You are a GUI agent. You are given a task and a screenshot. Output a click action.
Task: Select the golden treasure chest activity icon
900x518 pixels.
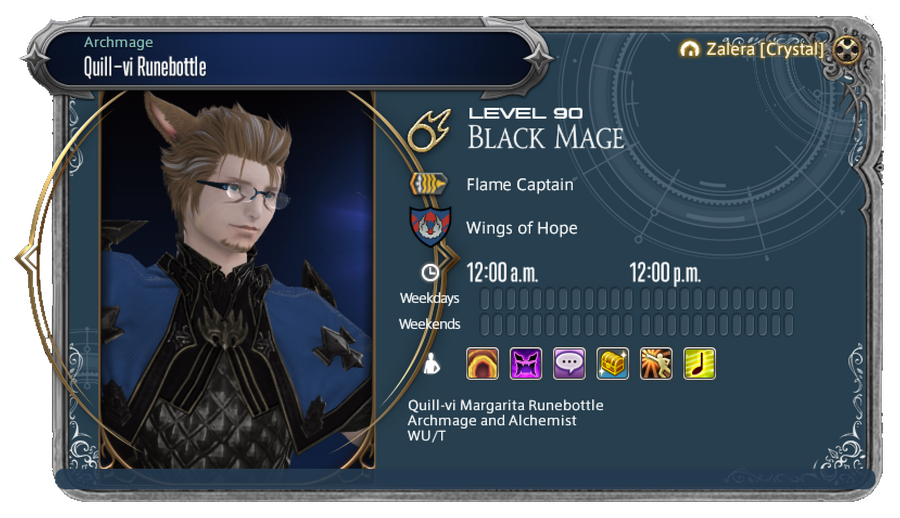click(612, 363)
